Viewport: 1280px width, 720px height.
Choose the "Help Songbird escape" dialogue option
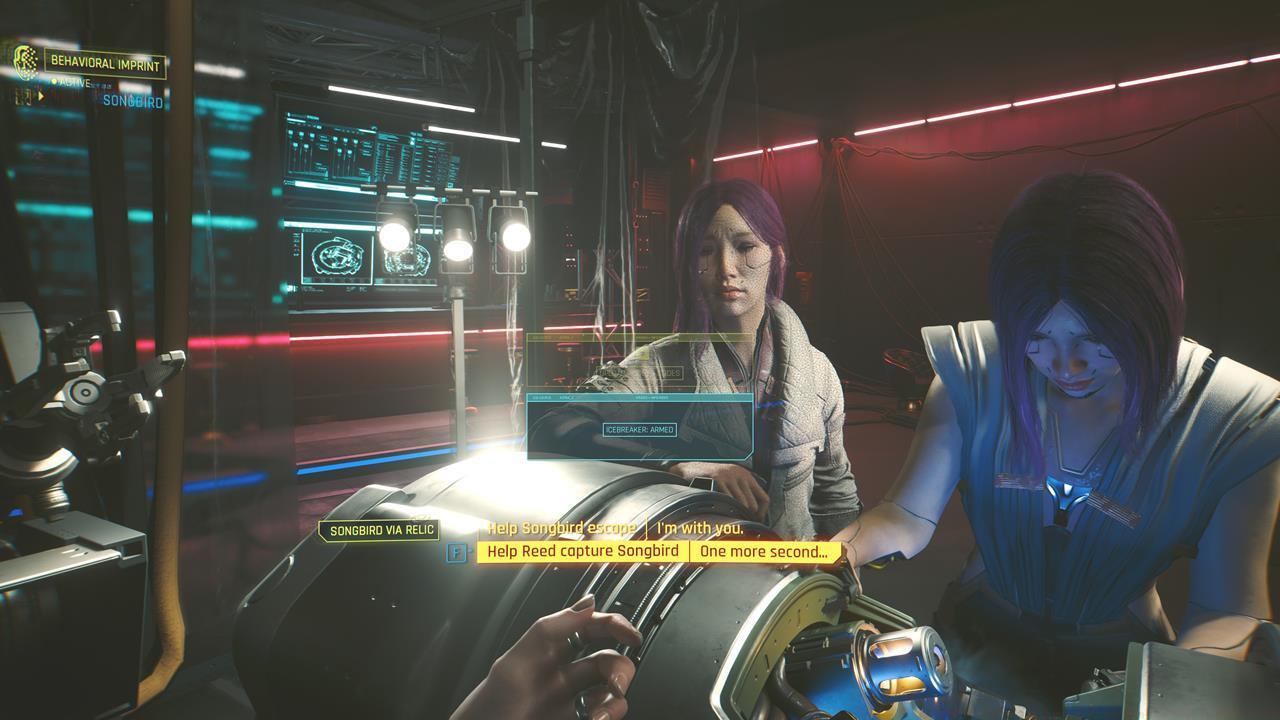click(561, 528)
